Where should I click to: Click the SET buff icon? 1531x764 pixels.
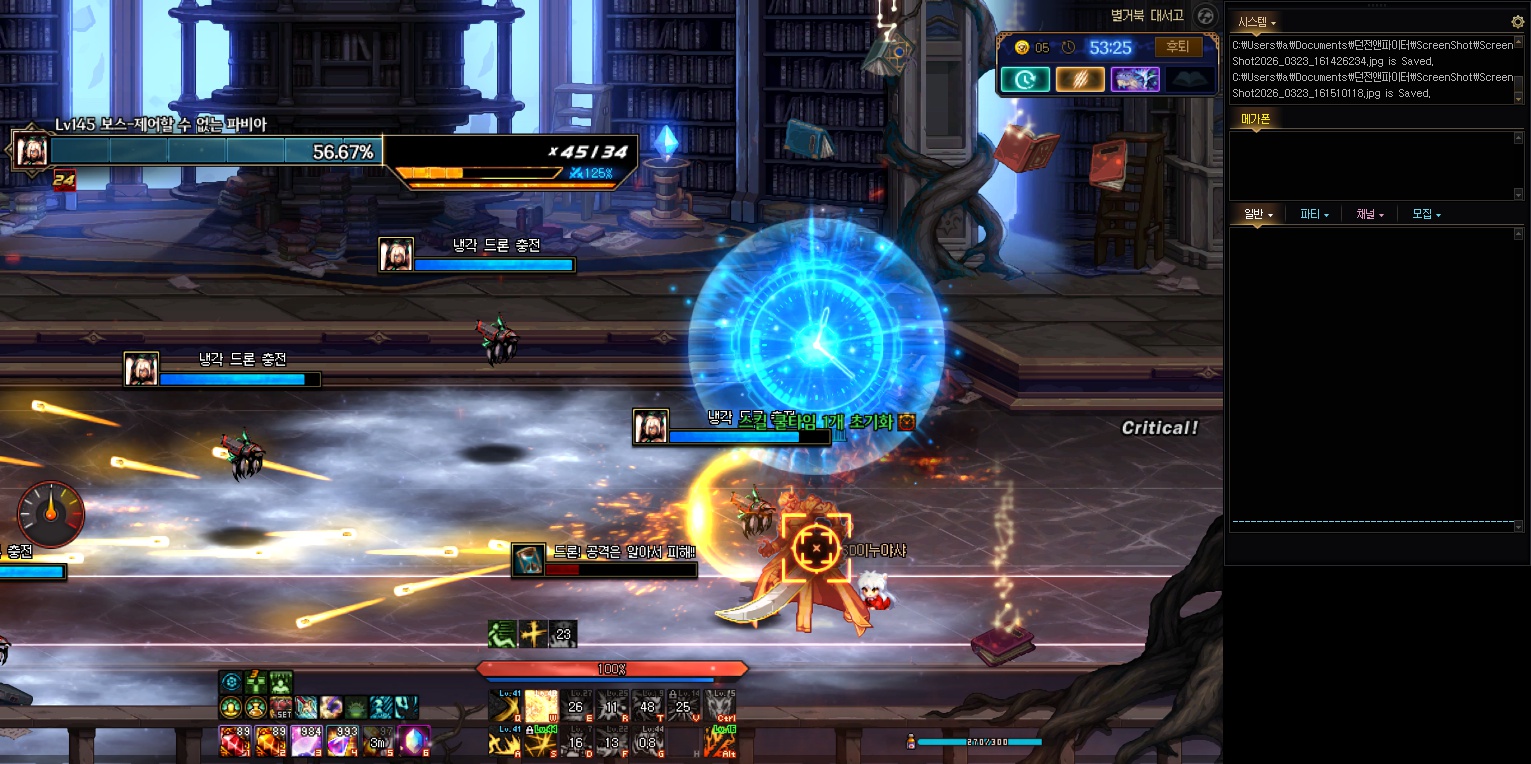pyautogui.click(x=281, y=708)
